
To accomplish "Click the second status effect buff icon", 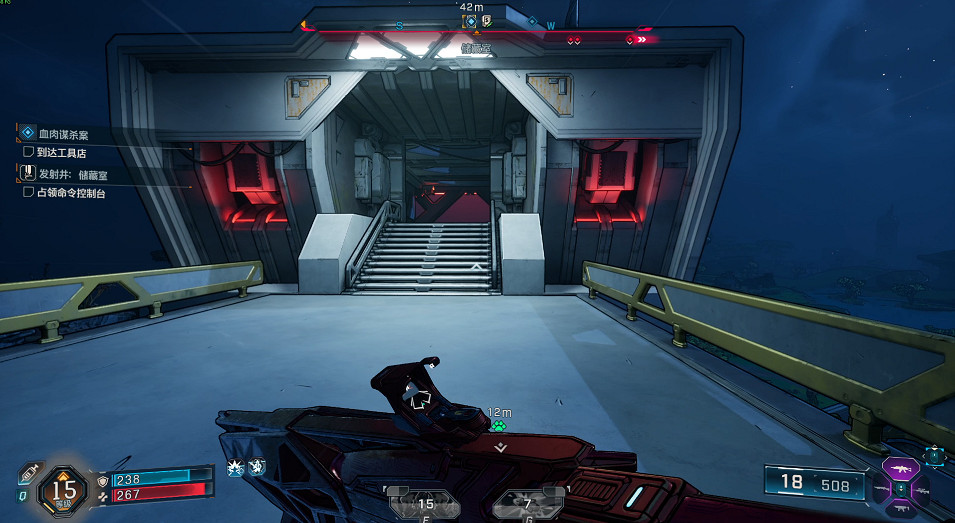I will pos(256,466).
